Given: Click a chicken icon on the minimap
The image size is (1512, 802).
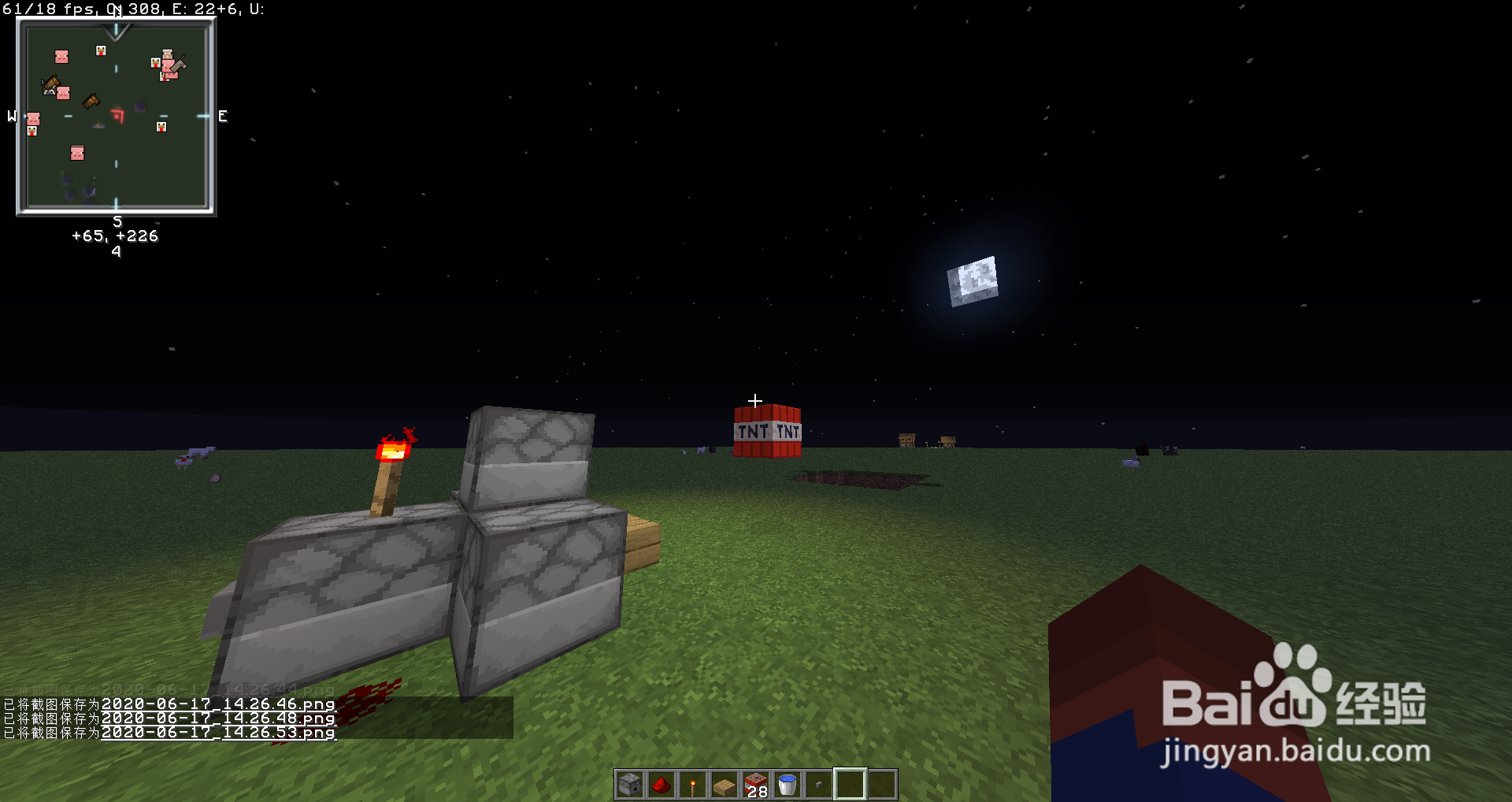Looking at the screenshot, I should [x=101, y=49].
